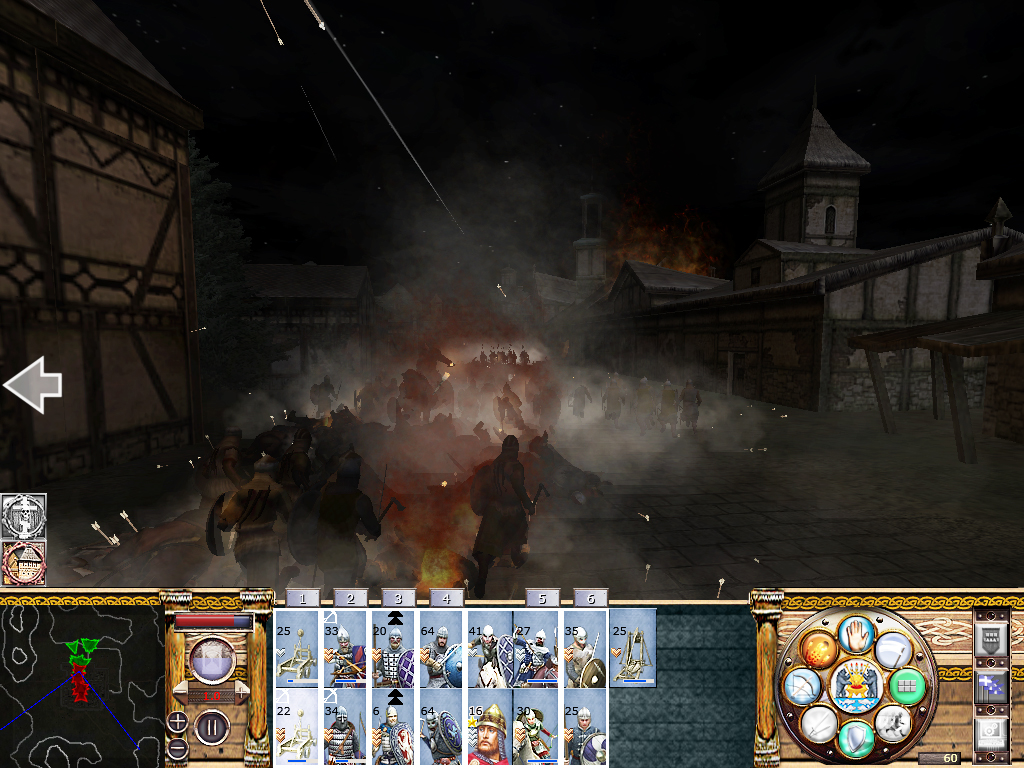Zoom out the minimap with minus button
Viewport: 1024px width, 768px height.
pos(176,747)
